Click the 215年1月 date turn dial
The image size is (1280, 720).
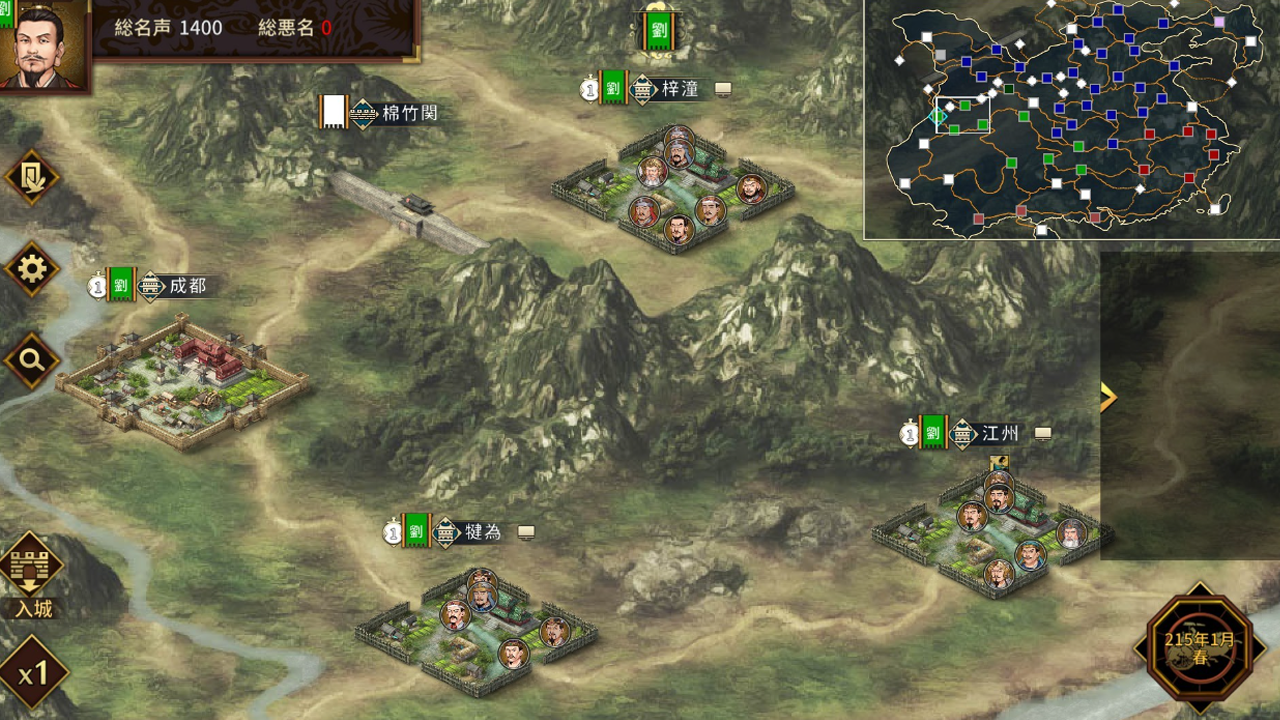[x=1199, y=648]
